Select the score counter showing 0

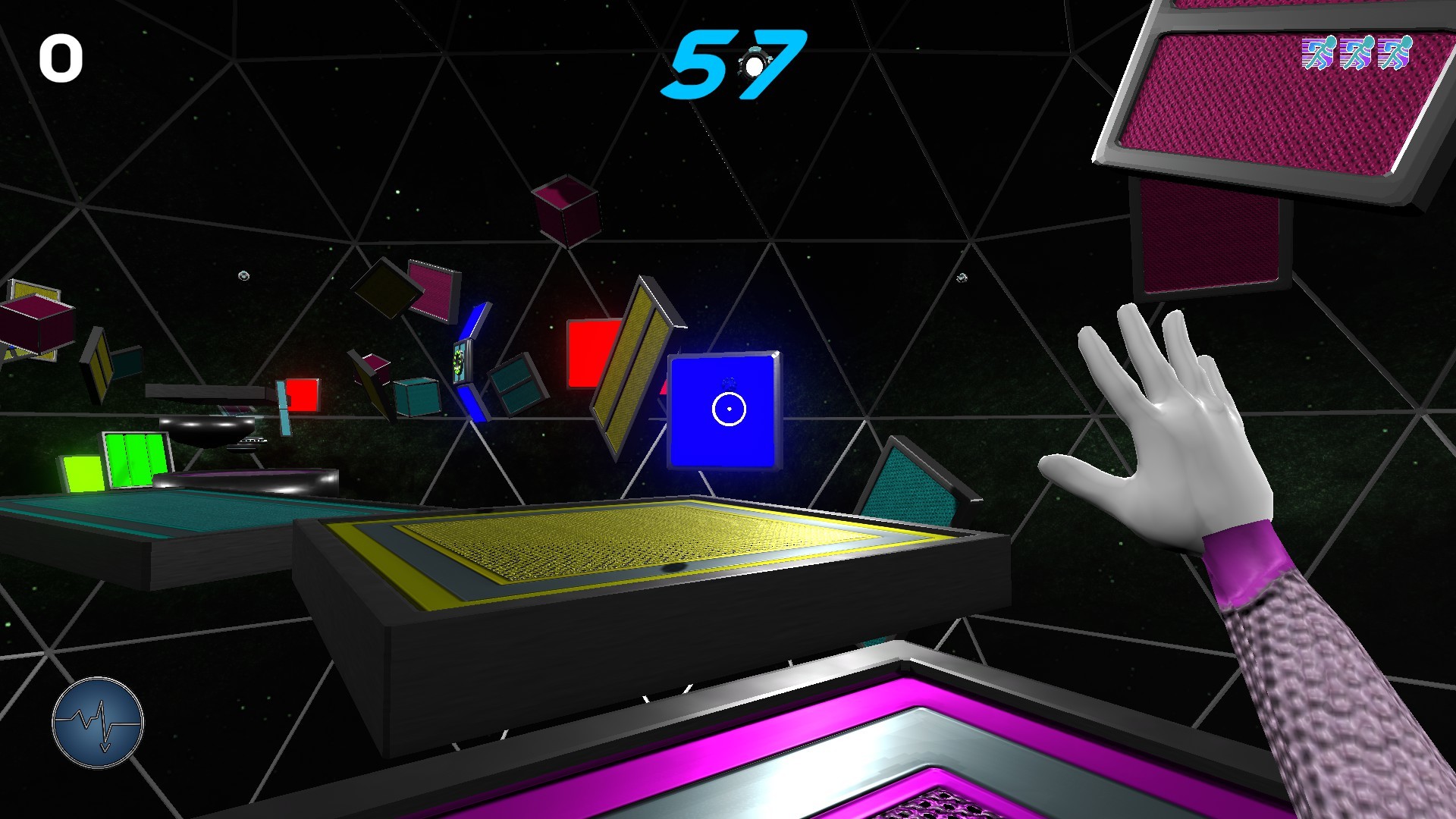point(63,59)
